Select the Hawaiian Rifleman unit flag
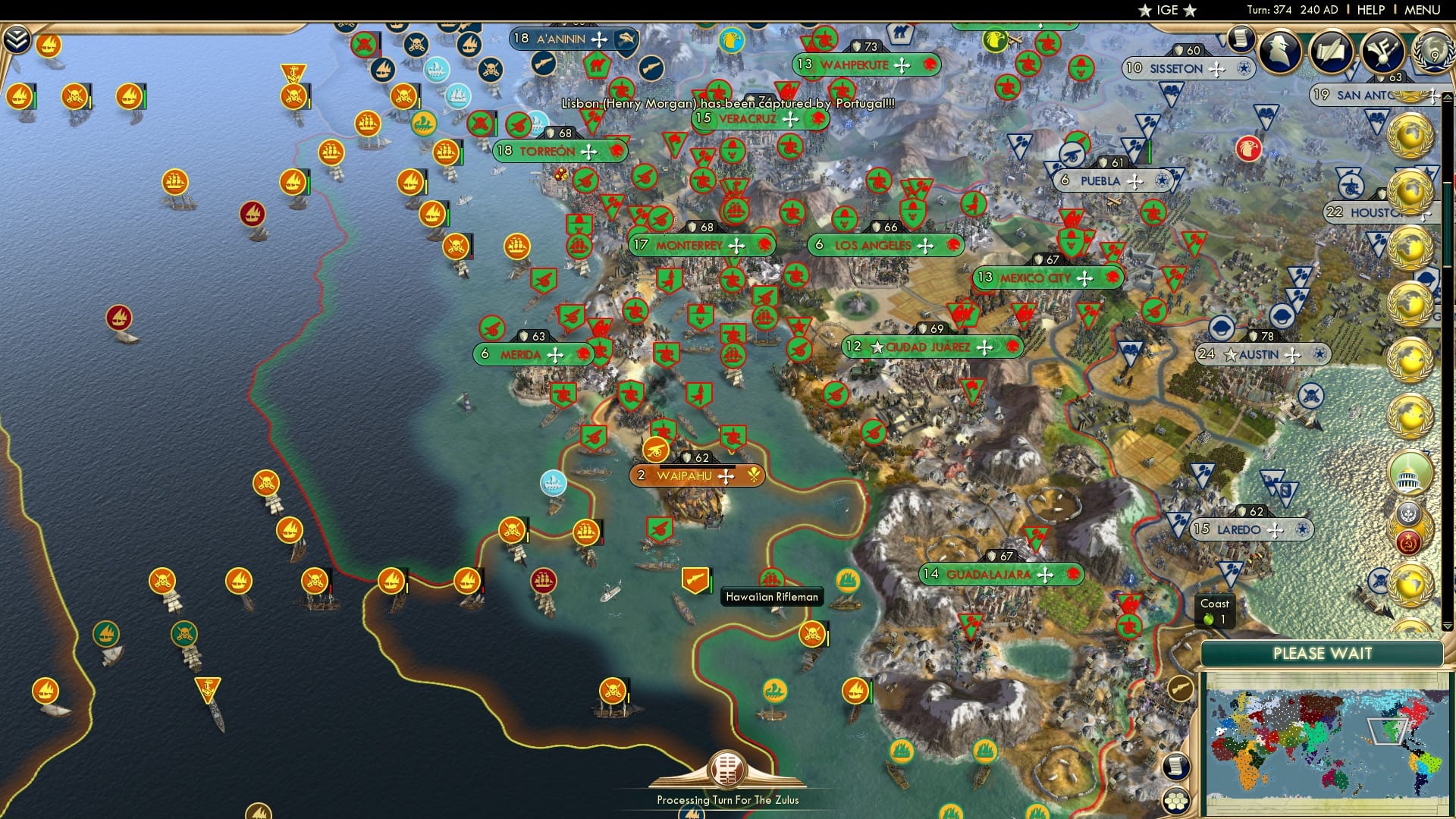 point(695,581)
